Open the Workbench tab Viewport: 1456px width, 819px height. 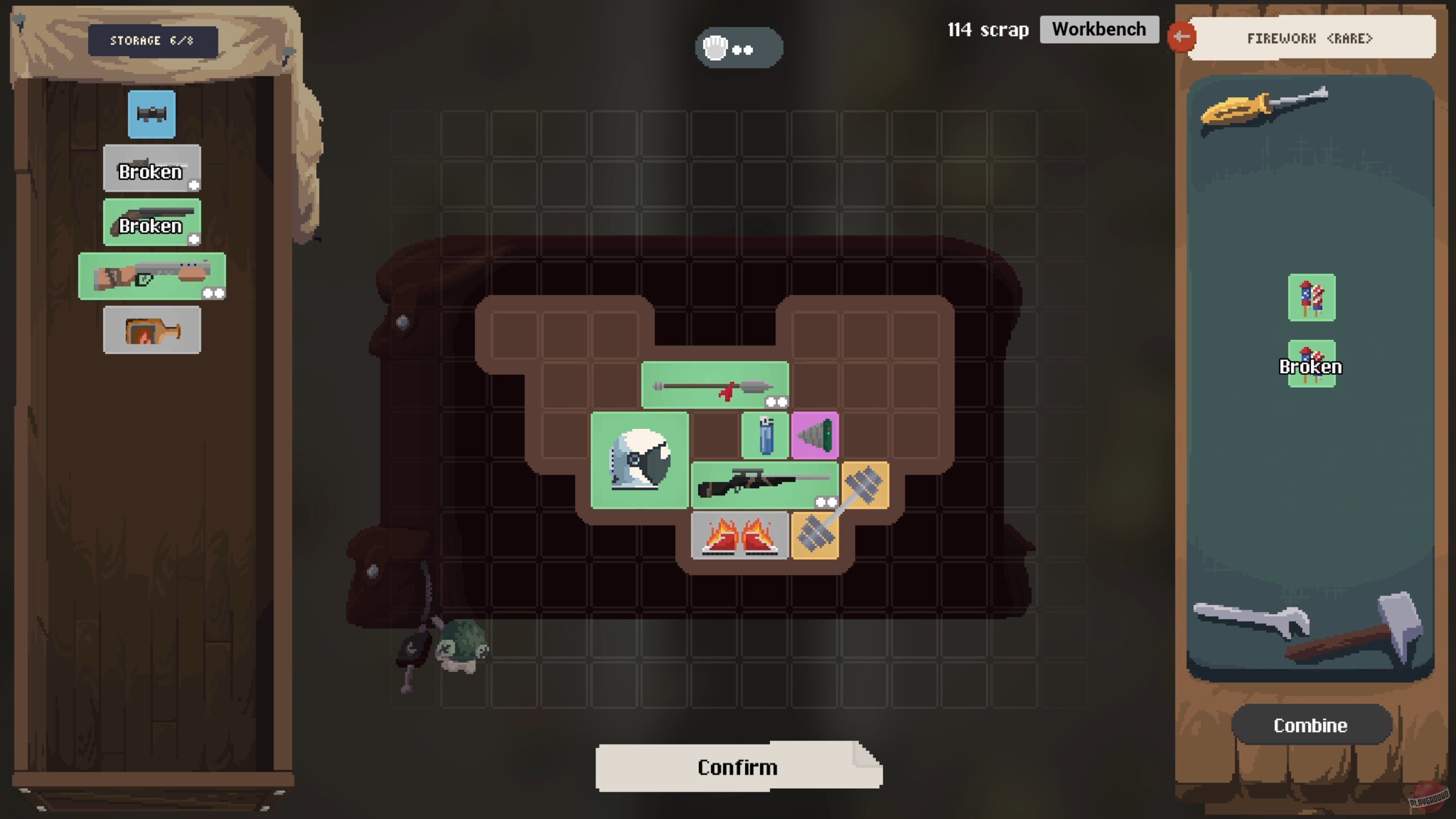coord(1099,29)
